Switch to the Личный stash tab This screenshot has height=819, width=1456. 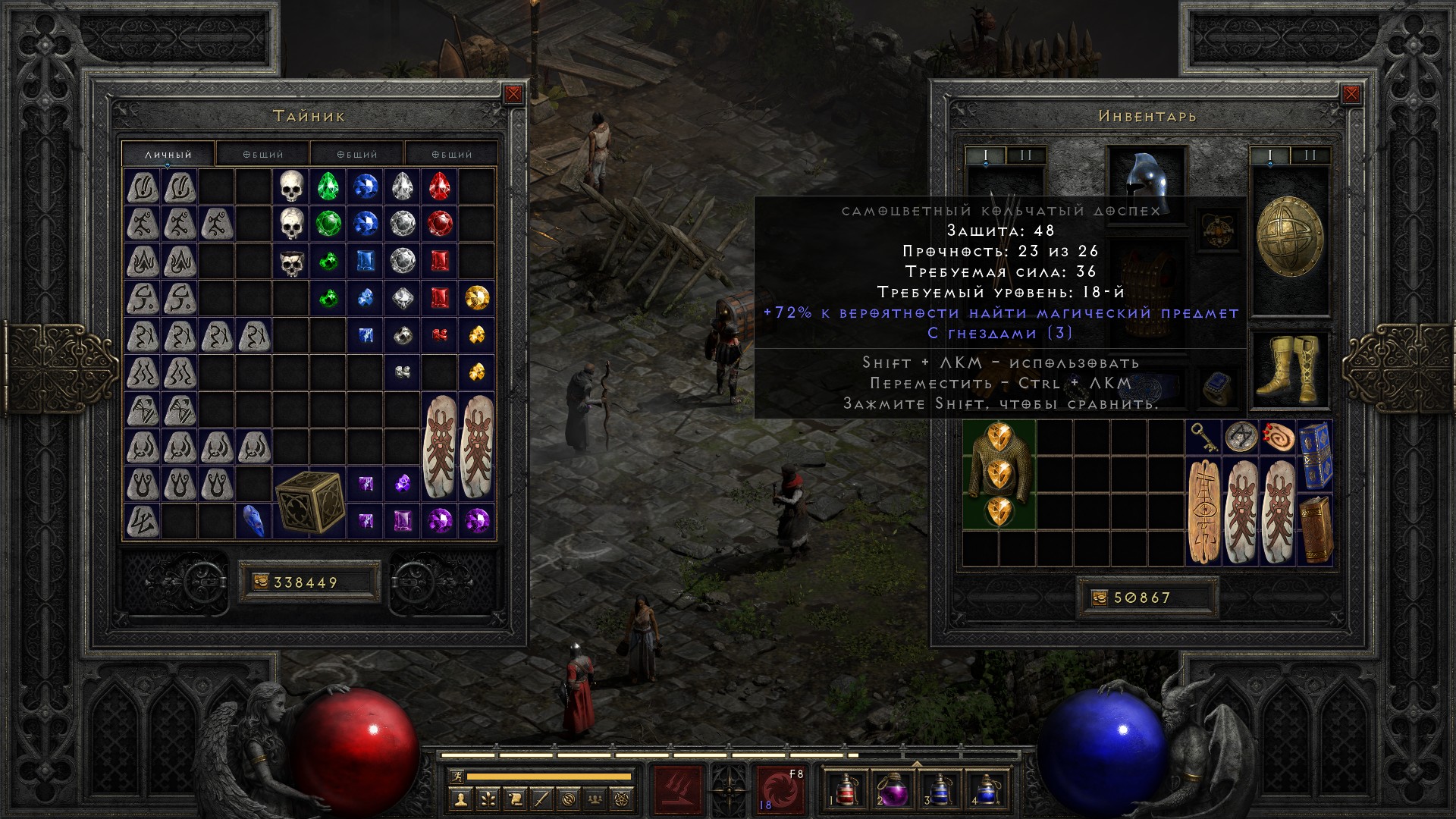click(x=168, y=154)
